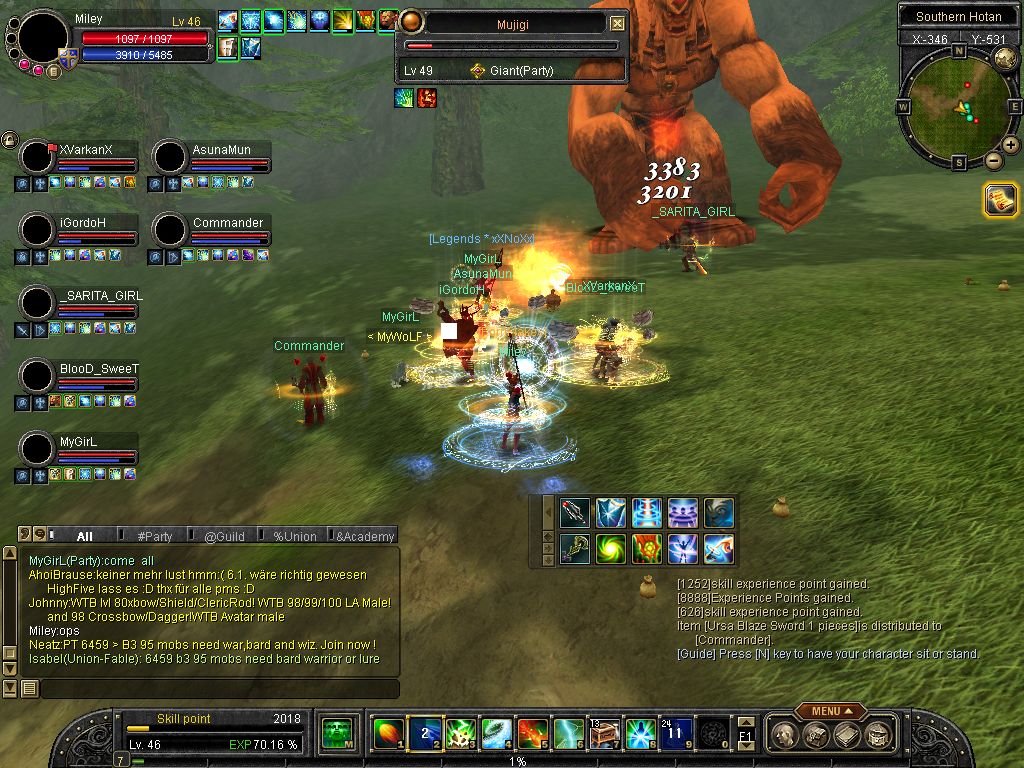1024x768 pixels.
Task: Switch chat to the @Guild tab
Action: click(x=224, y=536)
